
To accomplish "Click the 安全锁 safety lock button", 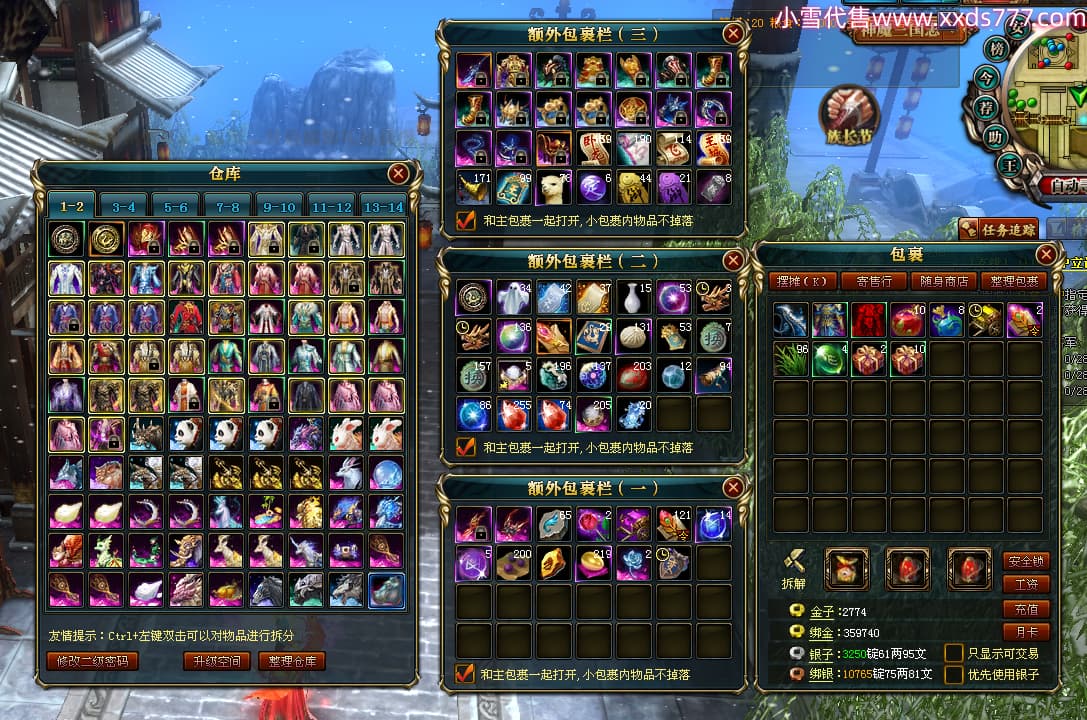I will (x=1026, y=561).
